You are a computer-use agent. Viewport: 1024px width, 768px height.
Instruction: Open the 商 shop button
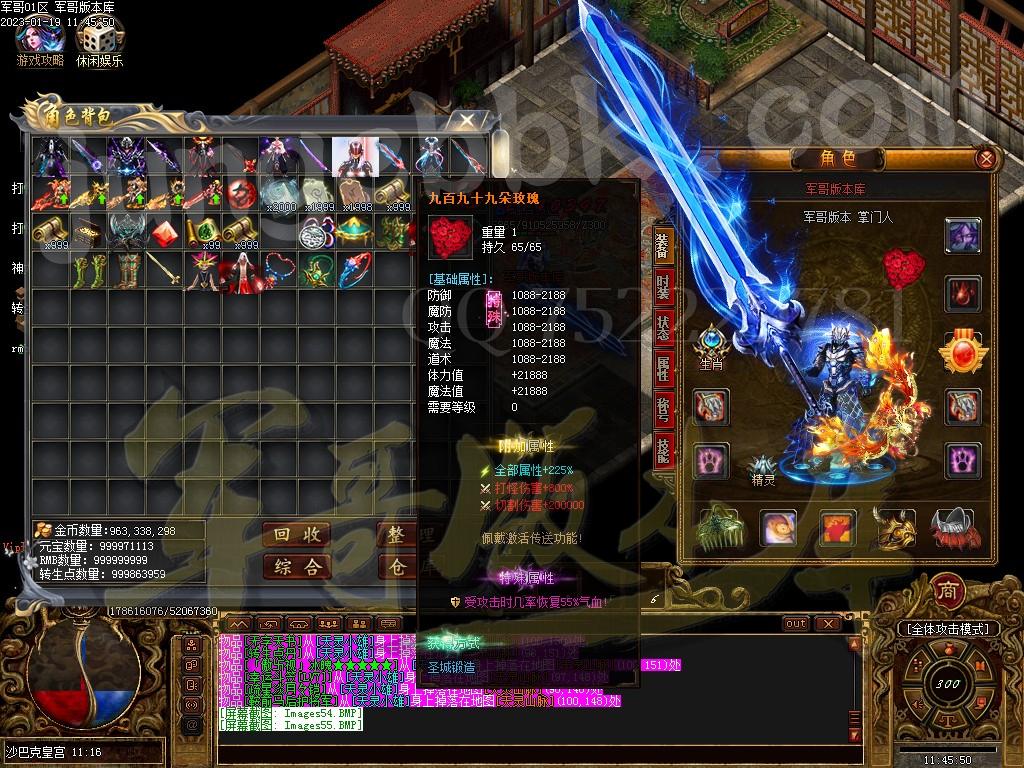(x=945, y=591)
